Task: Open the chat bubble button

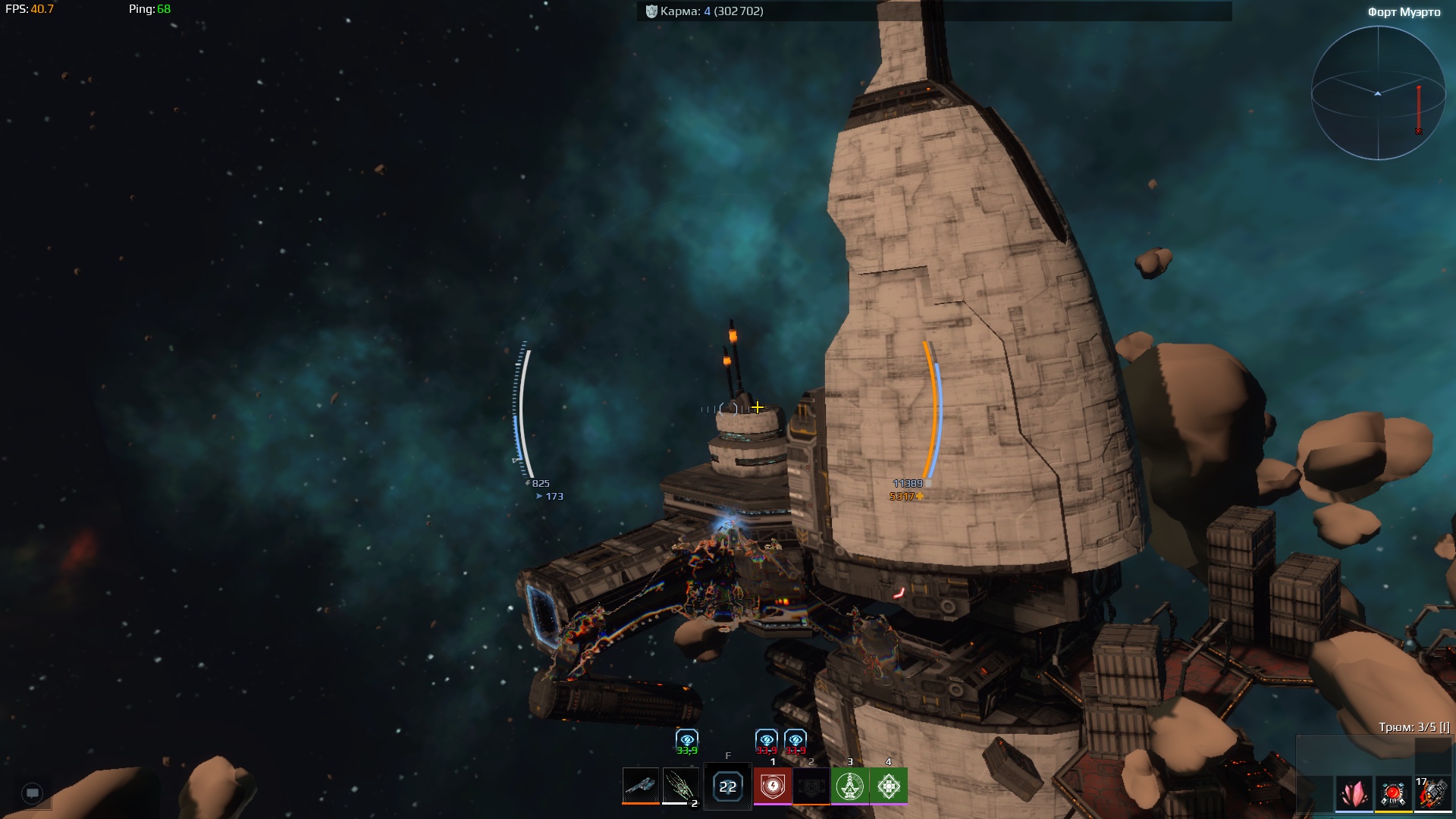Action: pyautogui.click(x=33, y=793)
